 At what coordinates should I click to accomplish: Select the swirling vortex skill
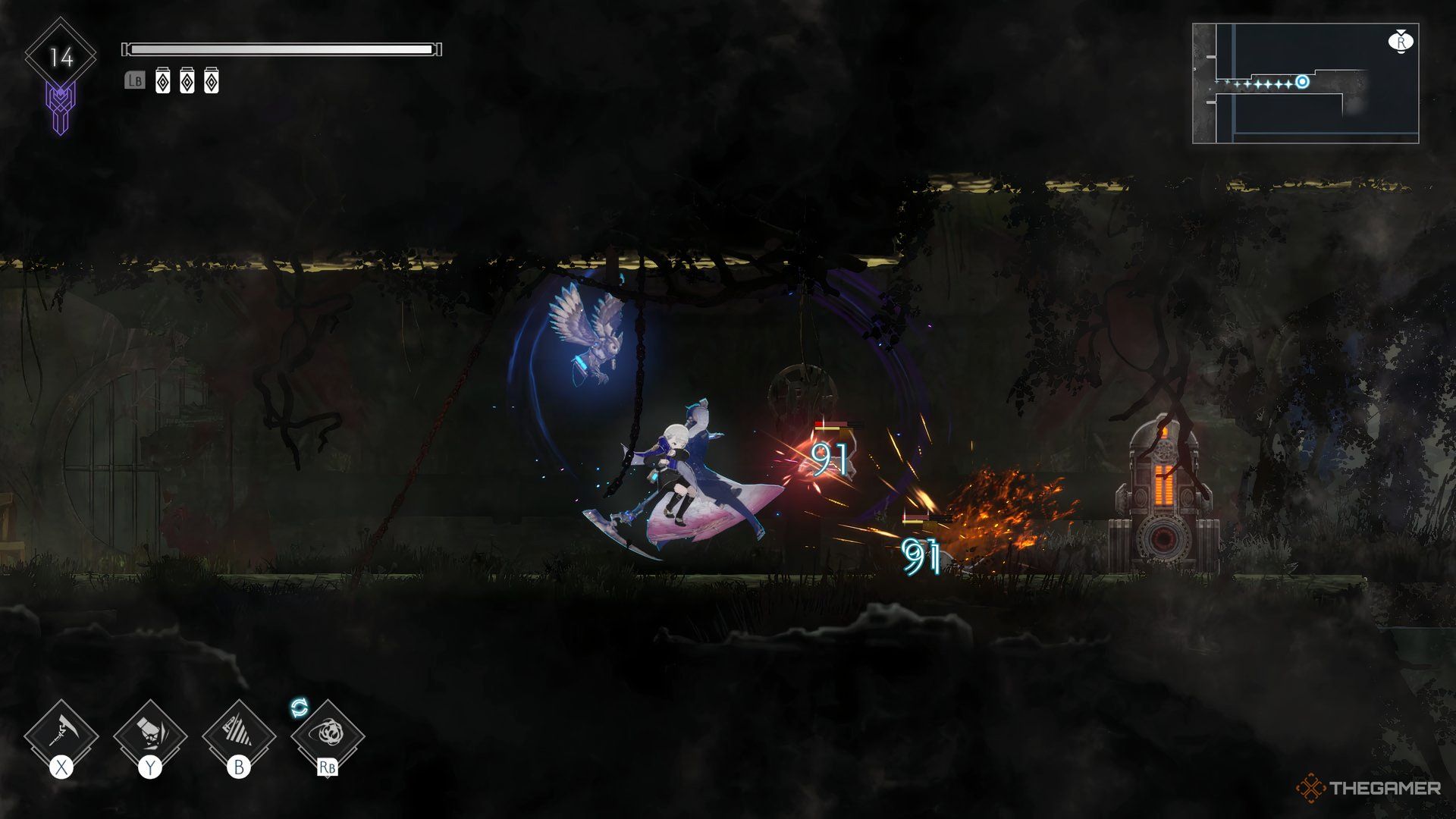pyautogui.click(x=328, y=736)
